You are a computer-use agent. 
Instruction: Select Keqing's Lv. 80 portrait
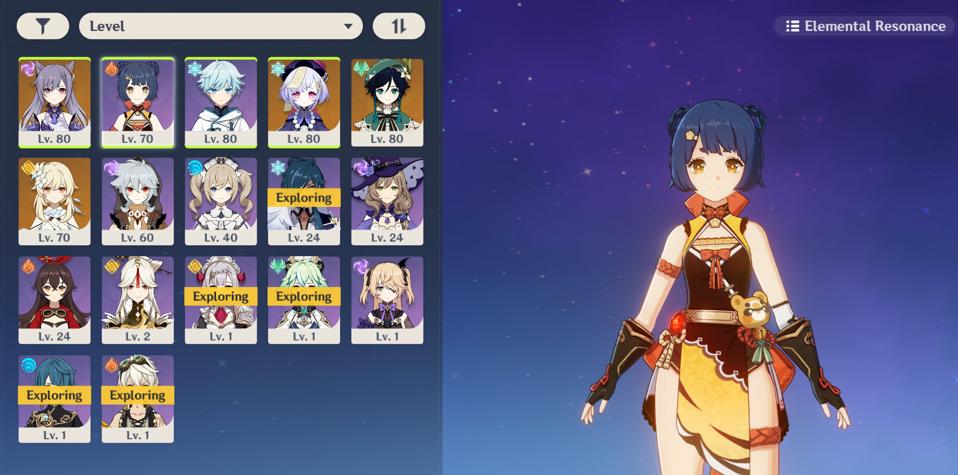(55, 101)
